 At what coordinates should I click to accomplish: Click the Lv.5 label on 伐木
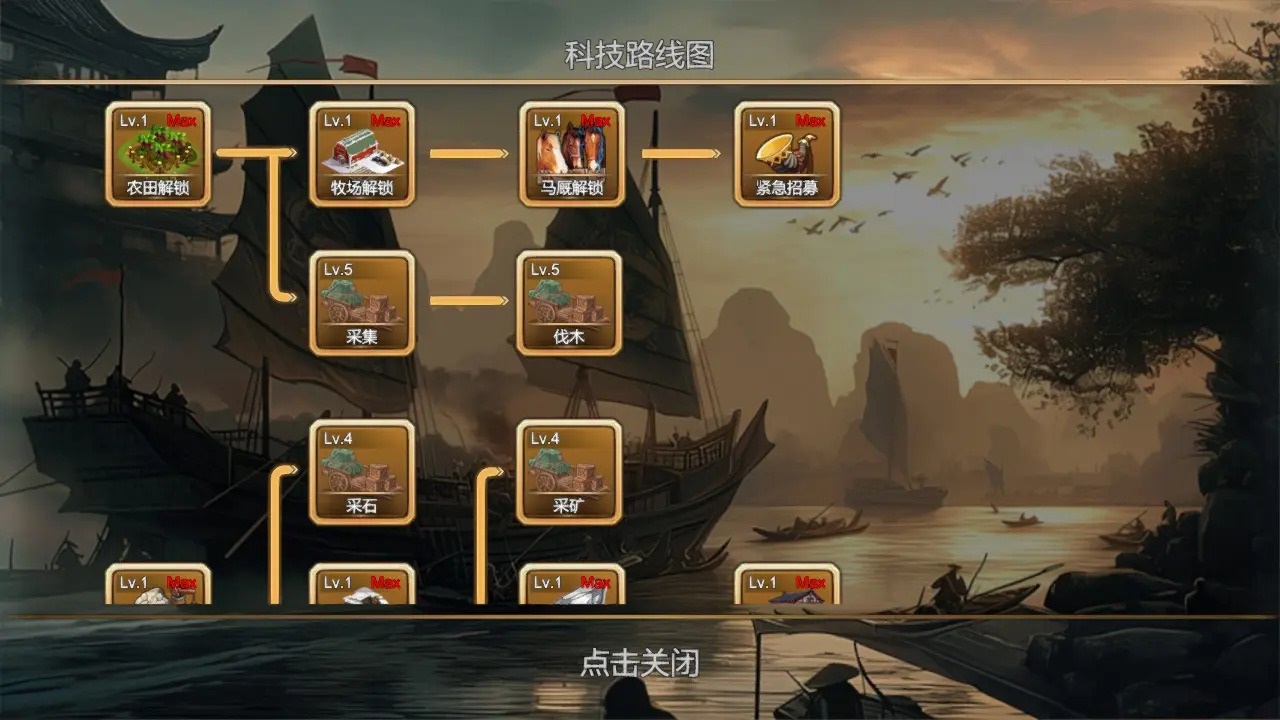click(544, 268)
